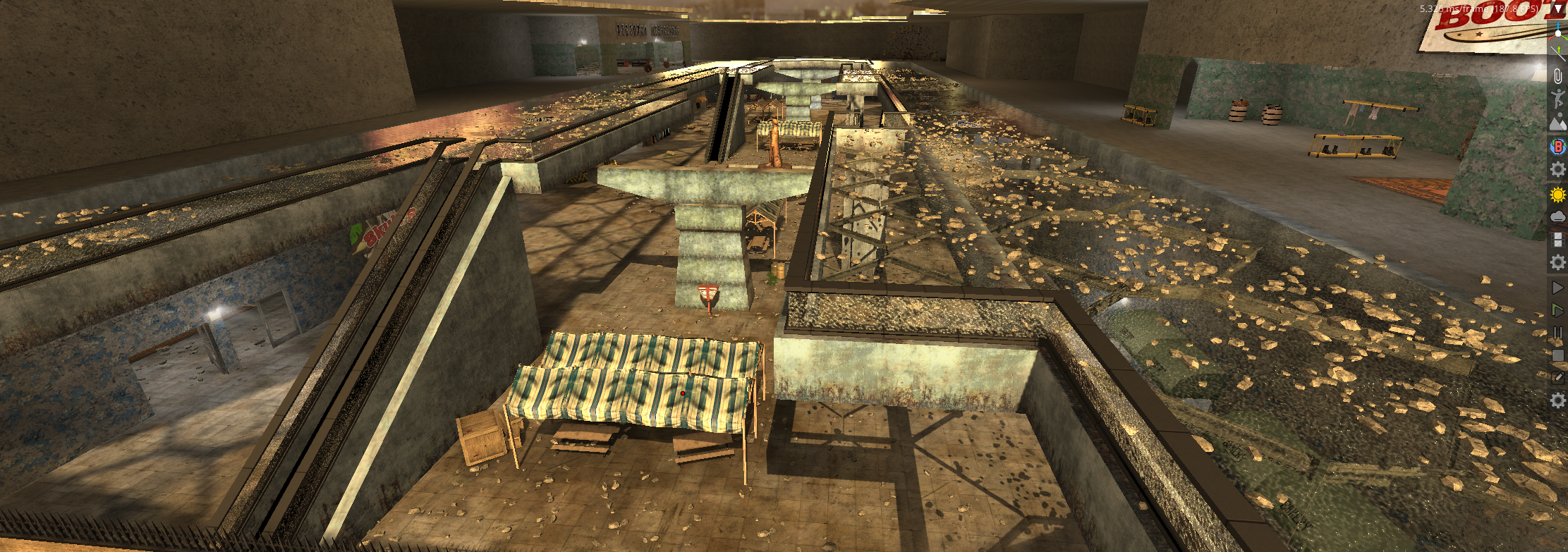Click the globe icon with red B

1558,146
